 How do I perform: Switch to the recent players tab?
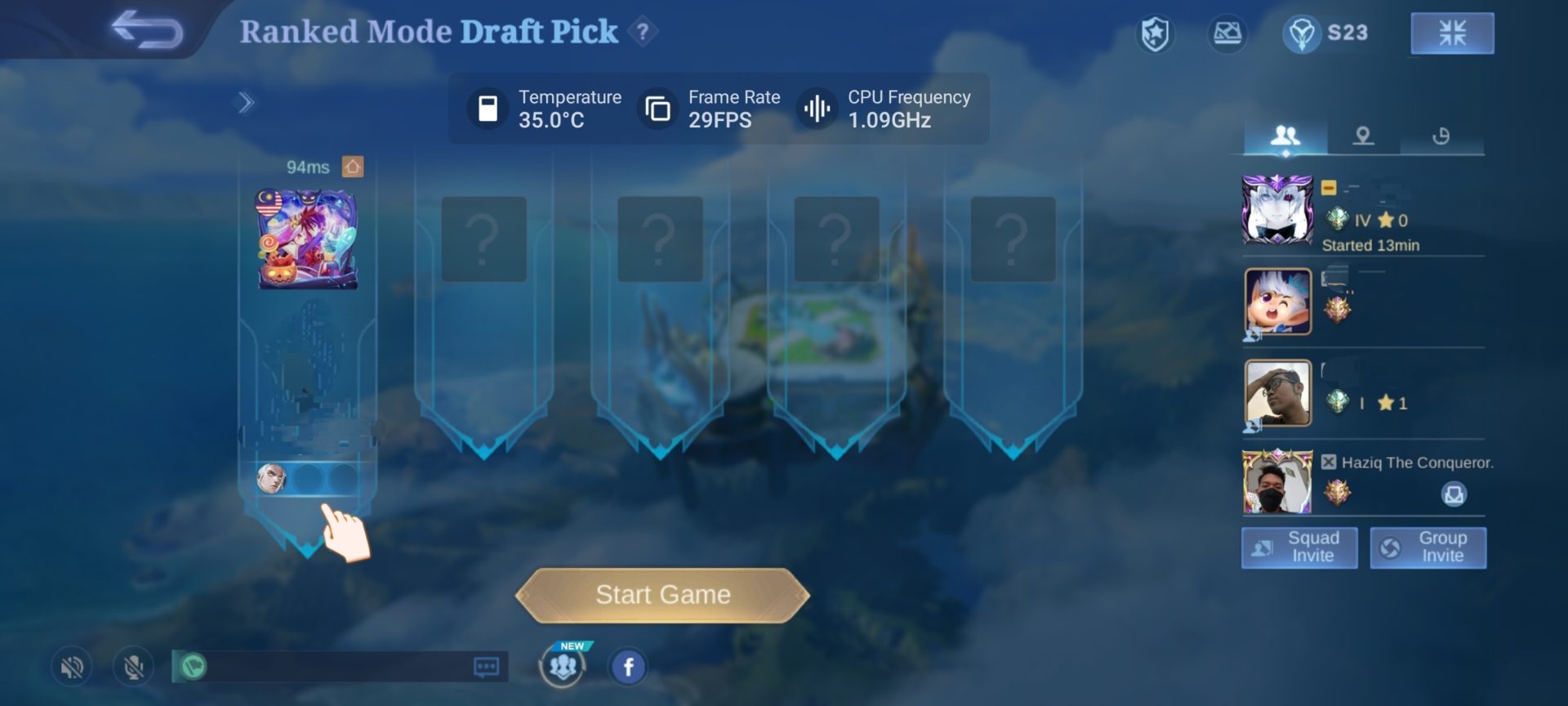[1441, 136]
